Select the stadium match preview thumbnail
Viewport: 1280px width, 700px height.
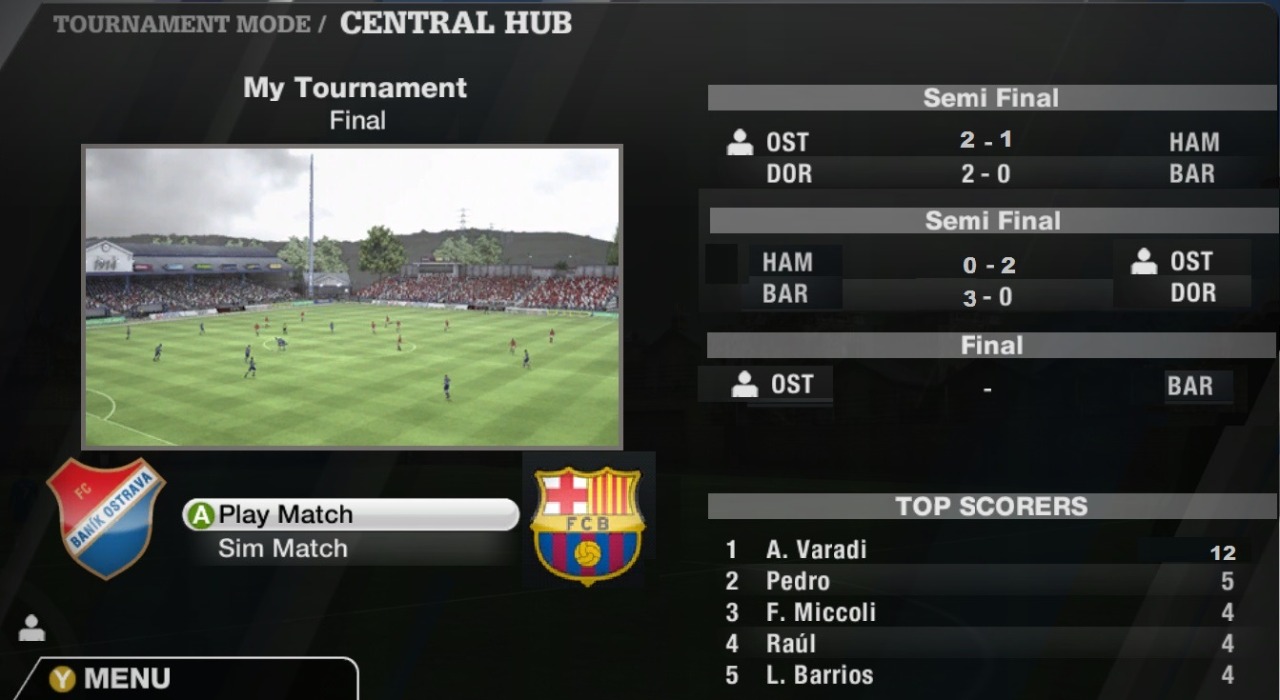click(x=352, y=297)
